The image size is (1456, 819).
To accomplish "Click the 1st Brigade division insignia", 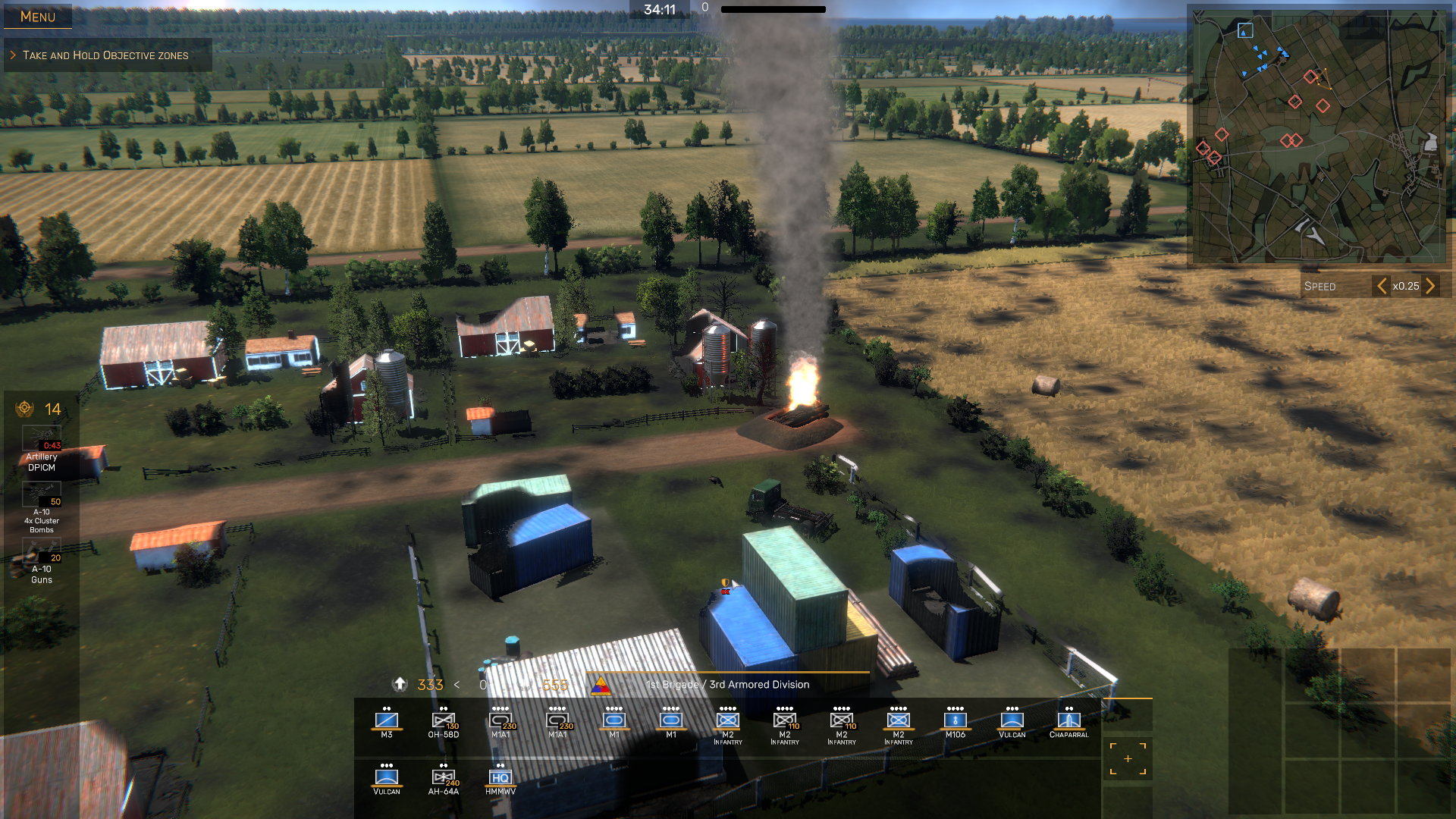I will (601, 686).
